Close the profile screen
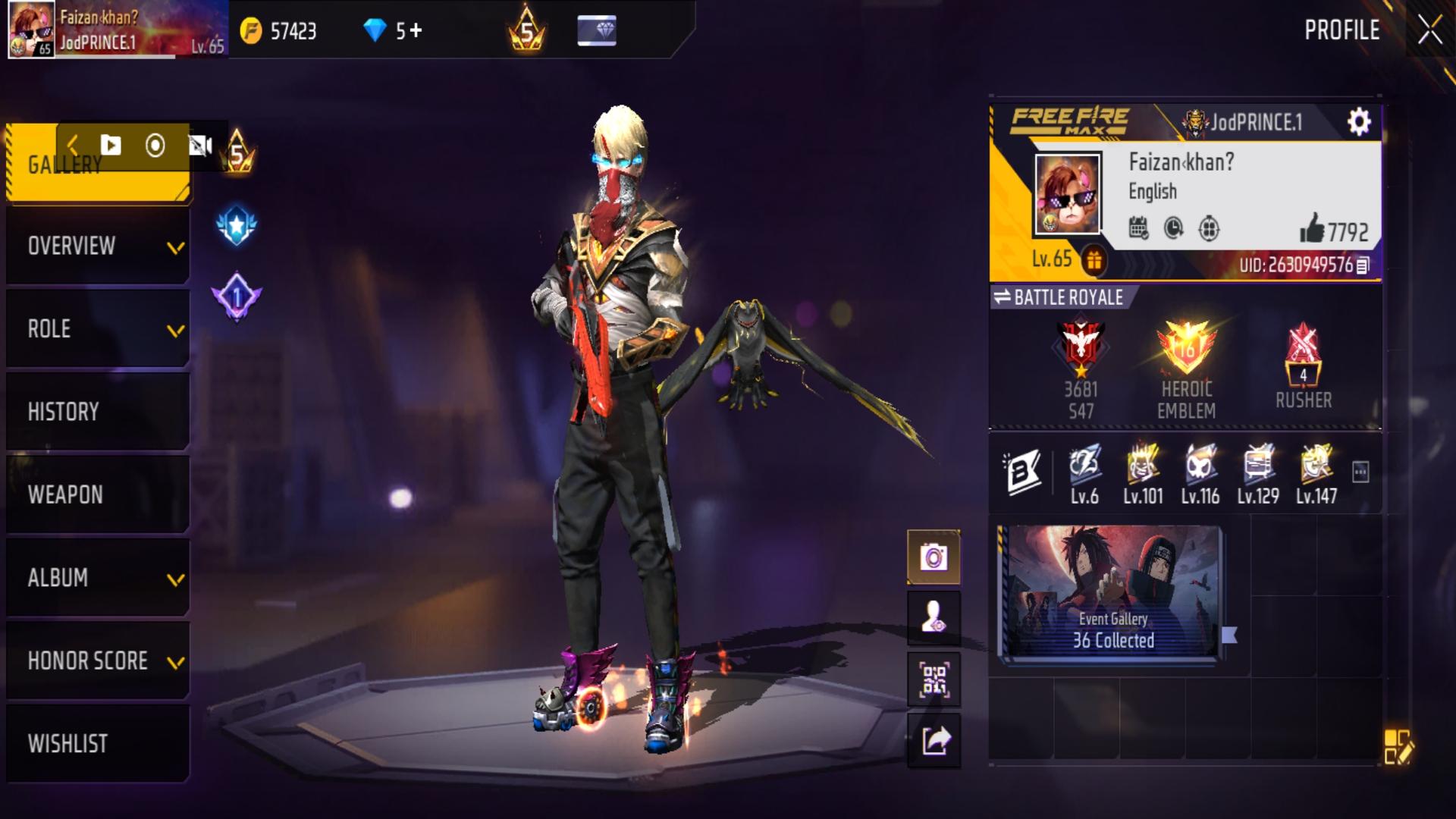This screenshot has width=1456, height=819. [1429, 31]
